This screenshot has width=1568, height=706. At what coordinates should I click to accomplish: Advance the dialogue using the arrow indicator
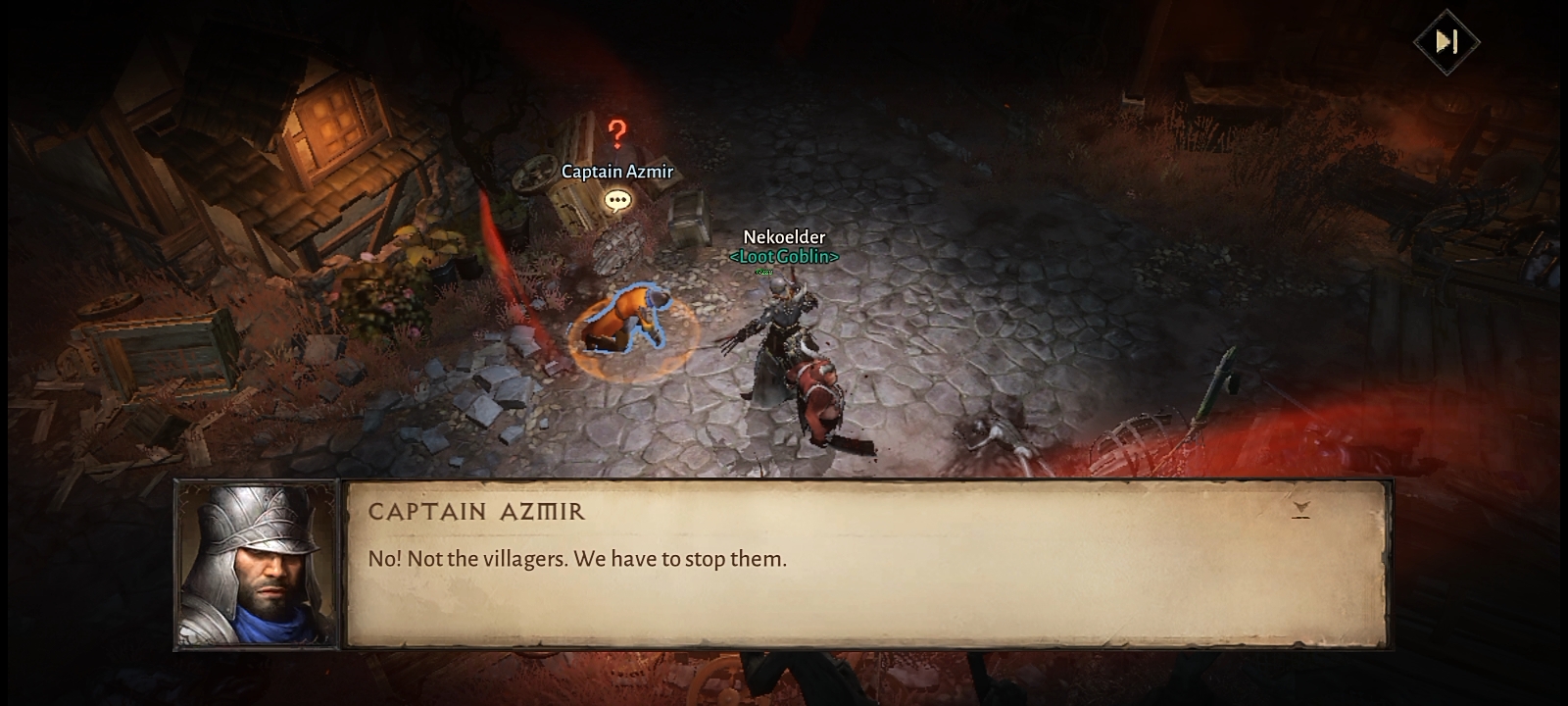[1300, 509]
